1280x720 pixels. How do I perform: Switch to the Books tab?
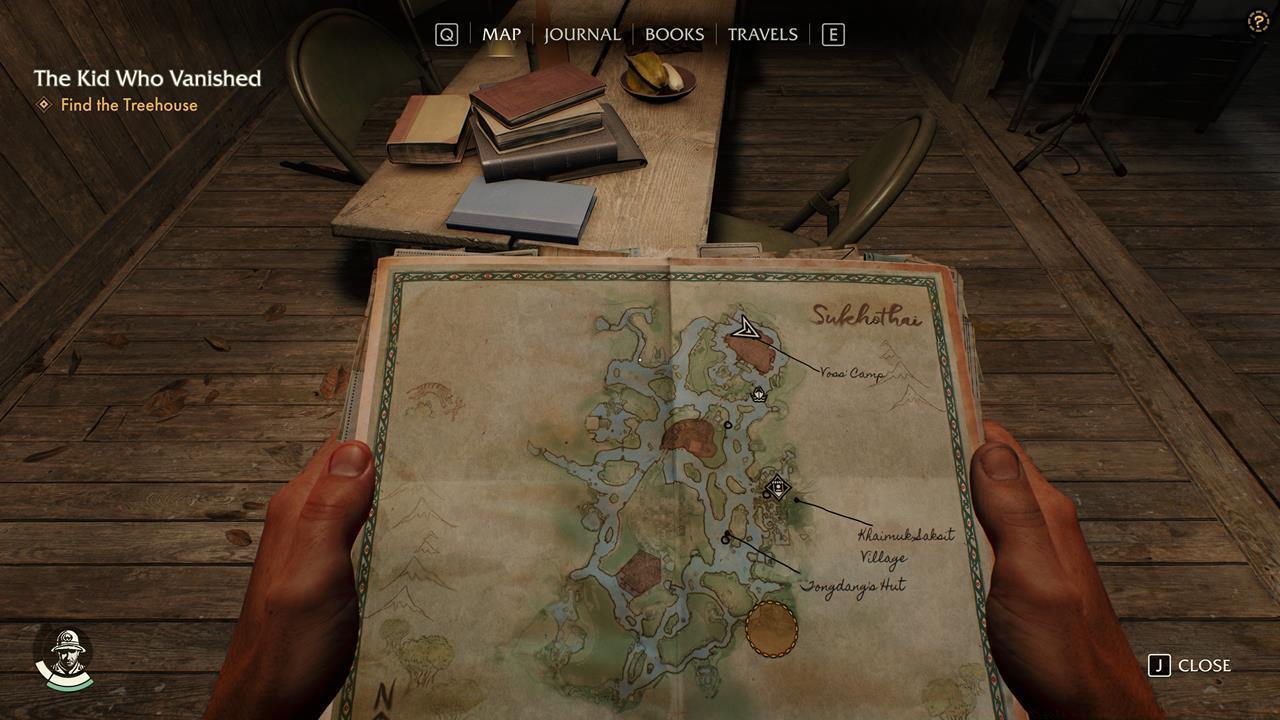click(674, 34)
